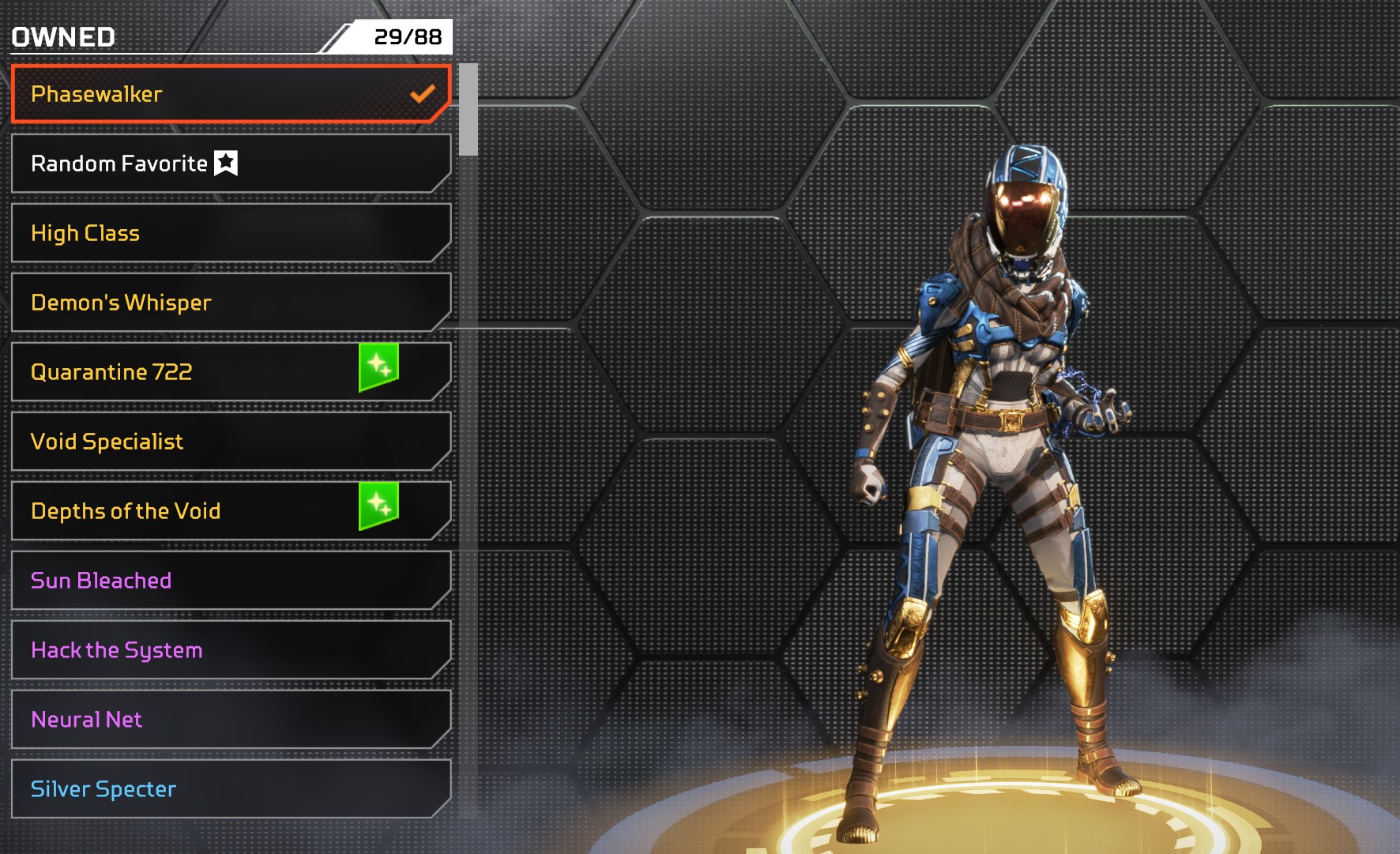Preview the Silver Specter skin

[229, 789]
